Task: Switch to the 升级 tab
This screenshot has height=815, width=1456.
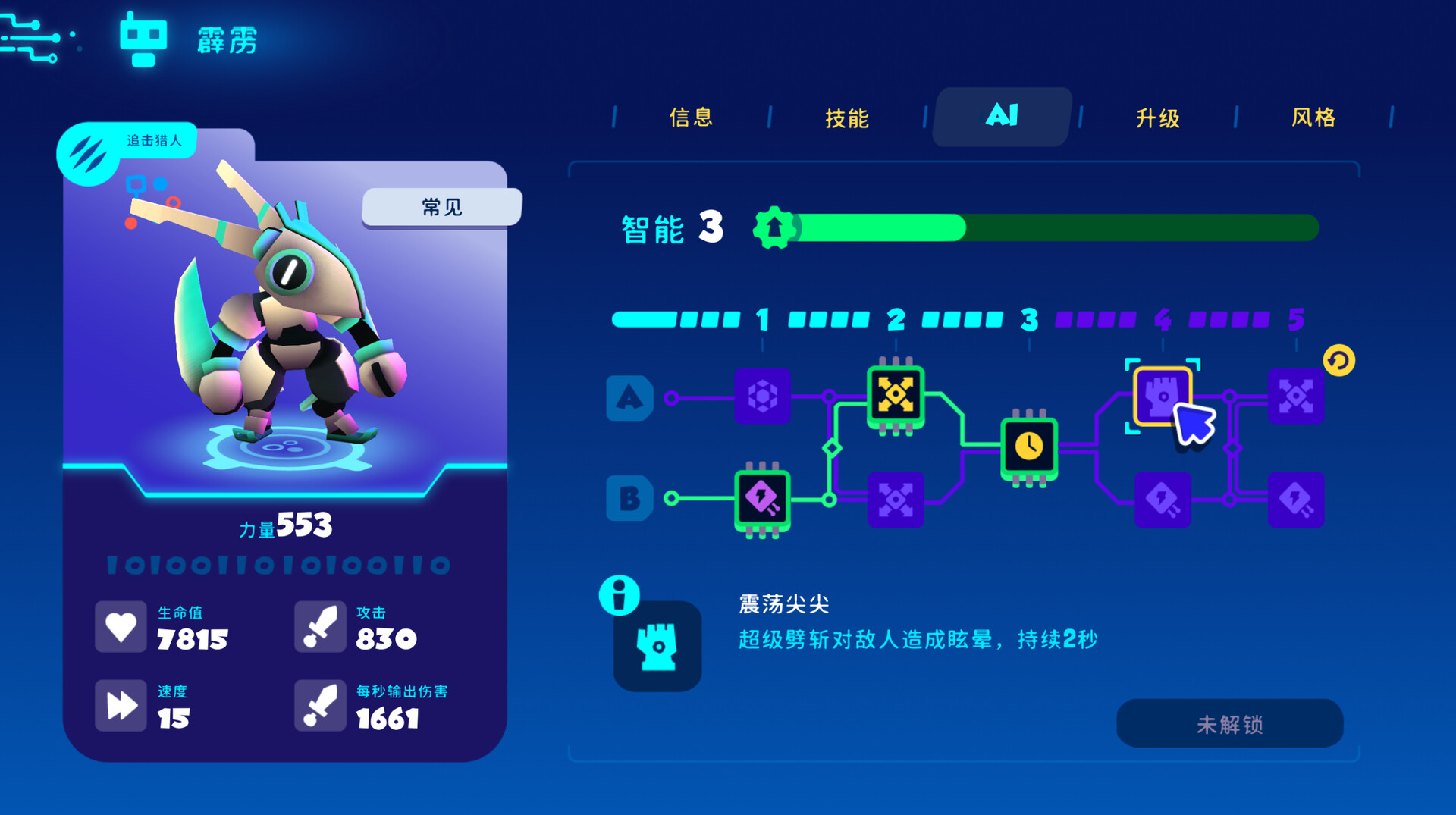Action: [x=1156, y=118]
